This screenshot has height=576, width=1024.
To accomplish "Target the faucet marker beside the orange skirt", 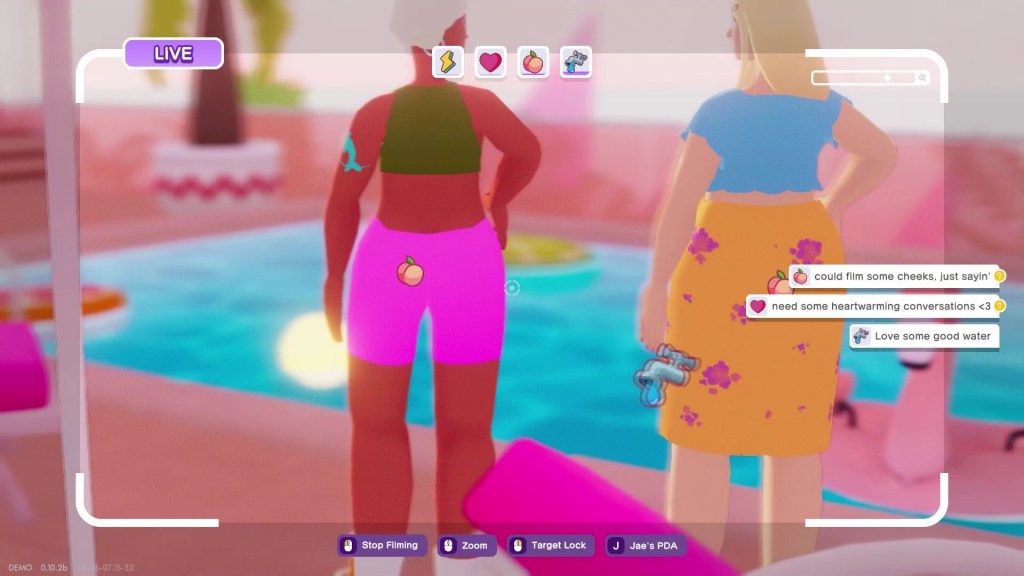I will 660,373.
